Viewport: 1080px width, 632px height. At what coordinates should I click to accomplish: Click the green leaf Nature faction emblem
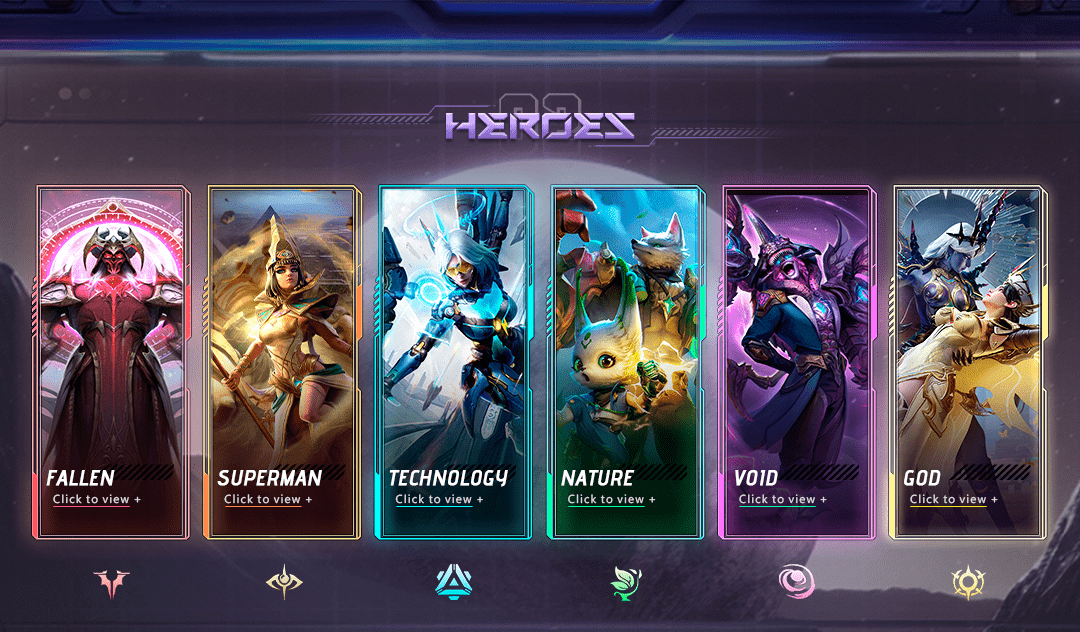click(x=627, y=581)
